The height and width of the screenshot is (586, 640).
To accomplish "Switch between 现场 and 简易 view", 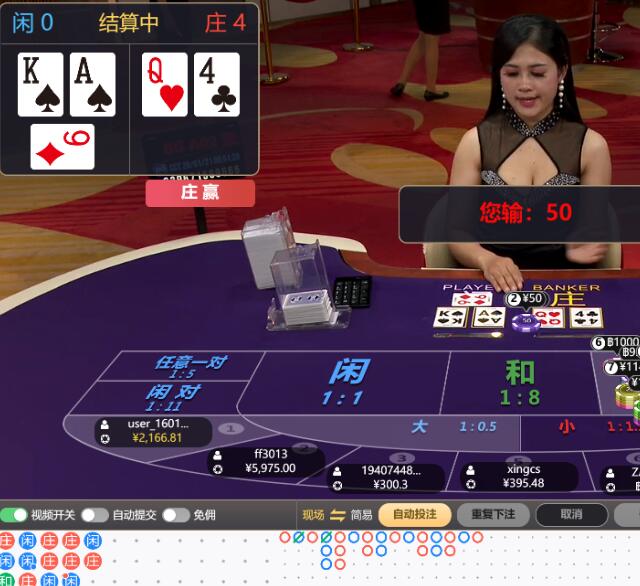I will (338, 515).
